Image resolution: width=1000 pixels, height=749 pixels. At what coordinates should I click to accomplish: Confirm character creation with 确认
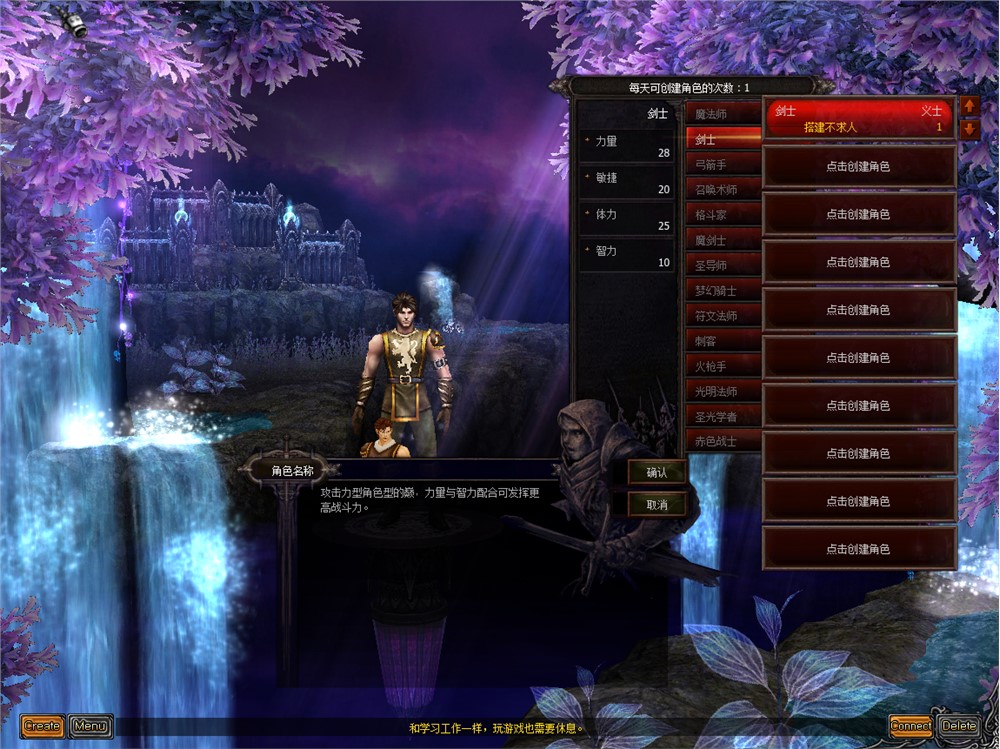point(656,472)
